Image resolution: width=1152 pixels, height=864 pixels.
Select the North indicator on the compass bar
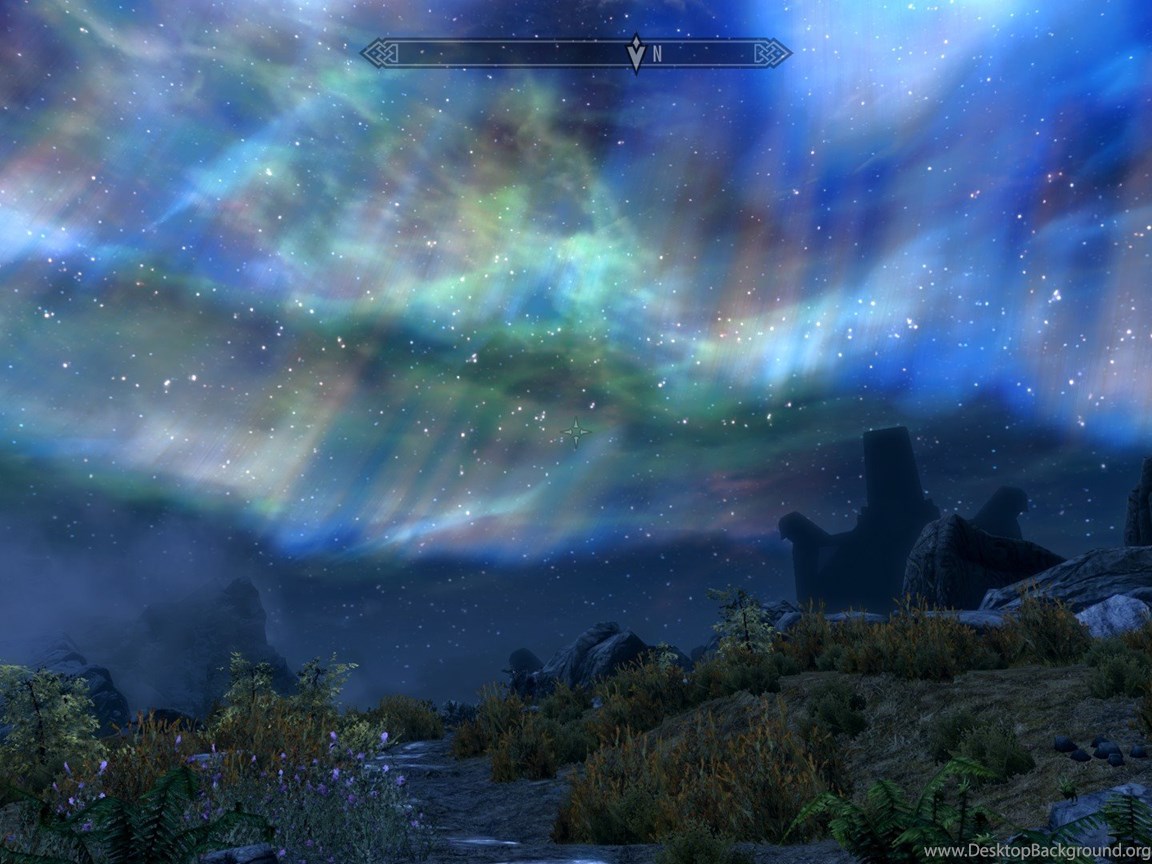[x=658, y=55]
